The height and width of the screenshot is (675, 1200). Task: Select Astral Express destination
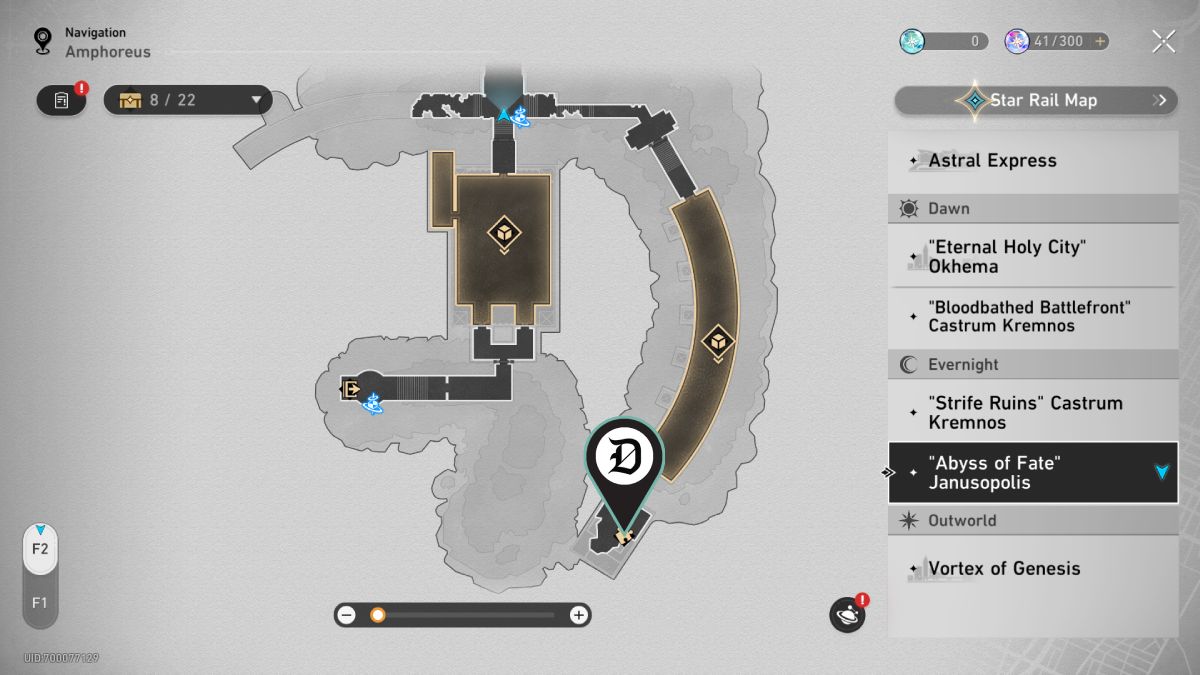pos(1033,161)
